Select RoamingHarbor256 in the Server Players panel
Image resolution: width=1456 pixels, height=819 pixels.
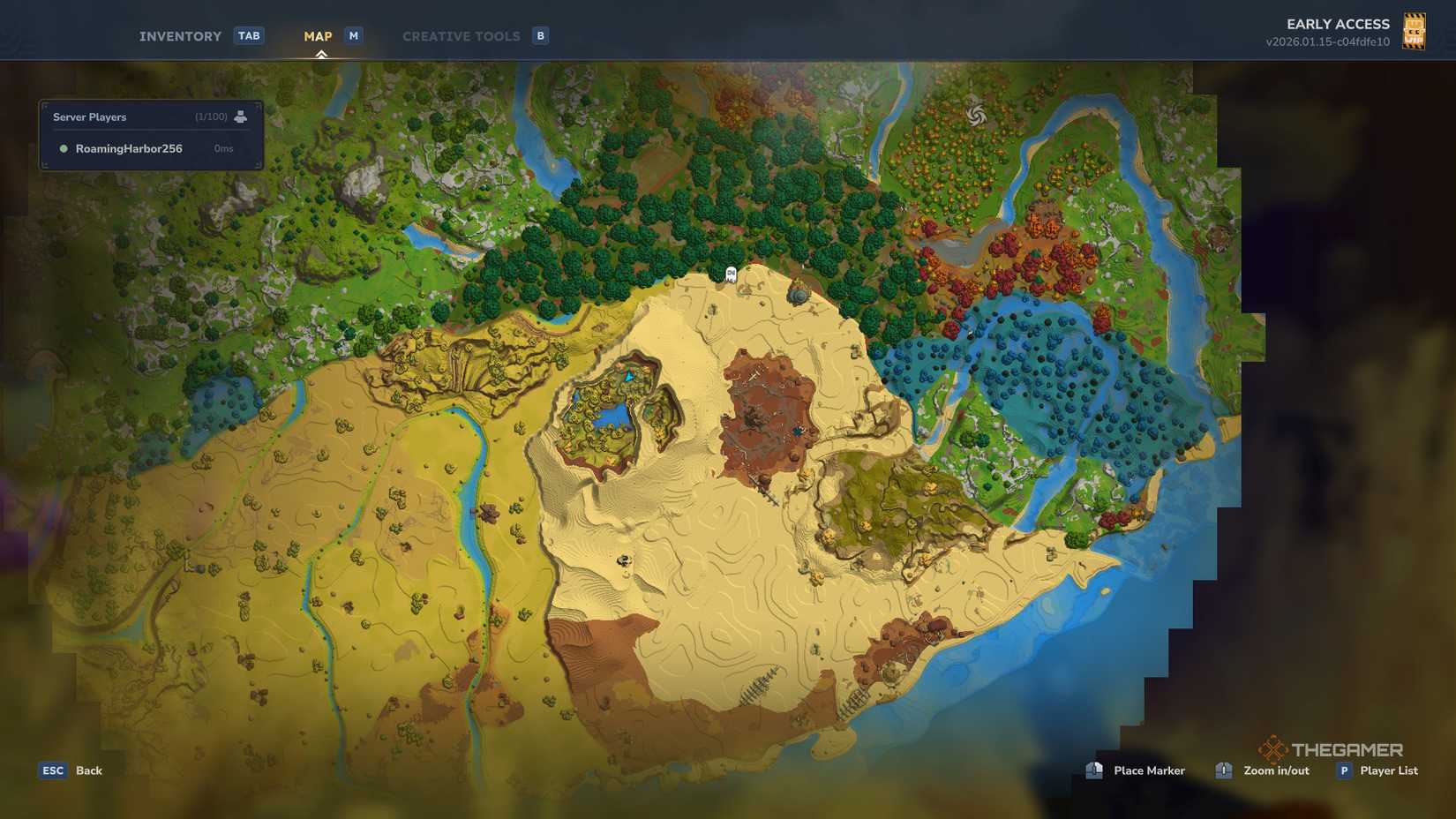coord(129,148)
